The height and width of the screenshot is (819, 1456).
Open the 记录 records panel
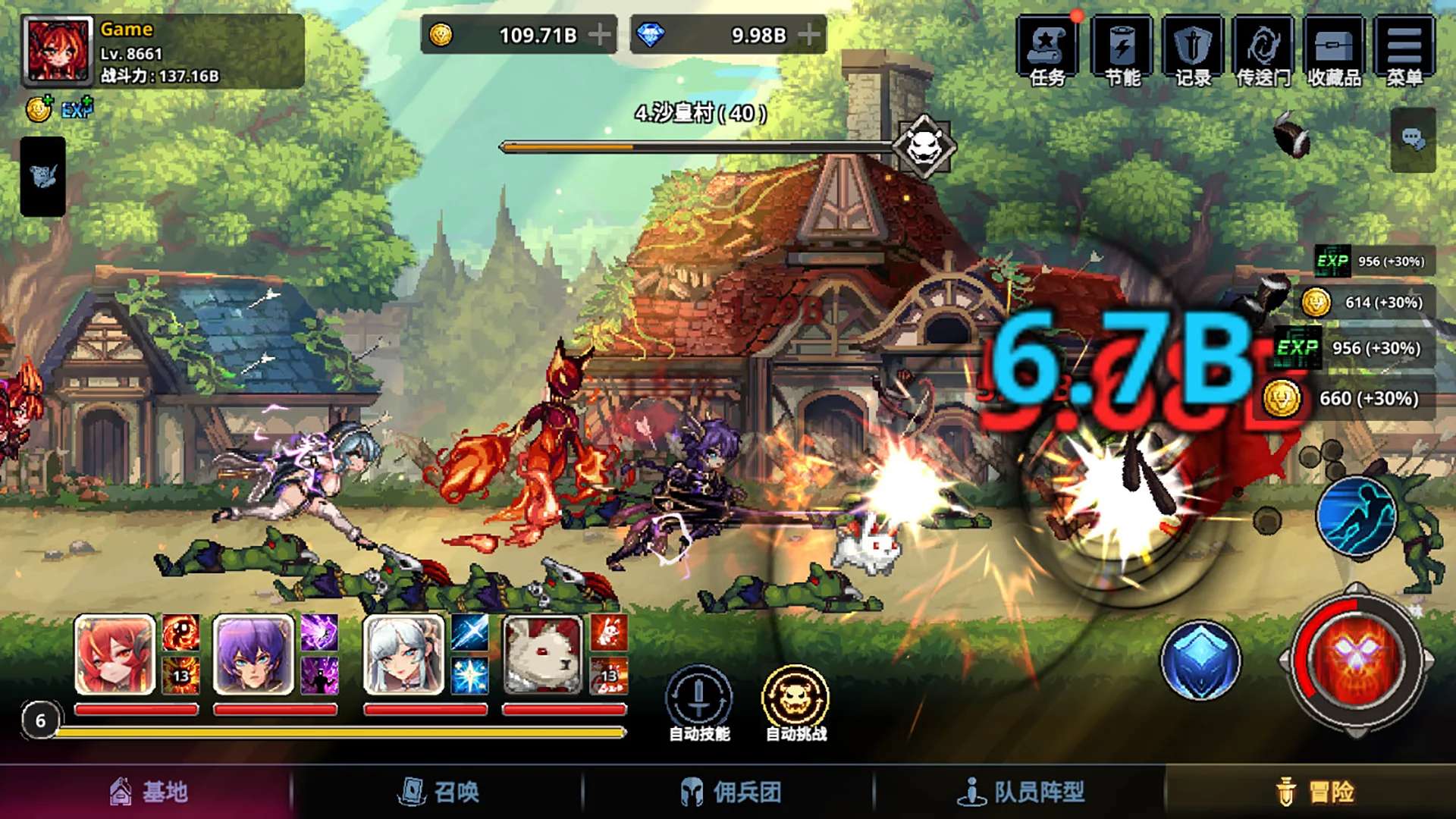point(1192,51)
